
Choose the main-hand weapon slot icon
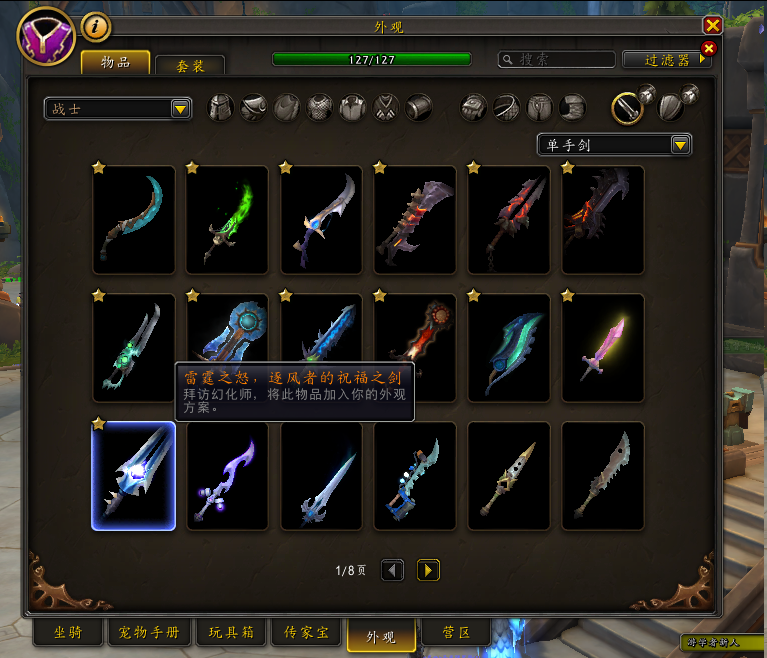(x=627, y=107)
